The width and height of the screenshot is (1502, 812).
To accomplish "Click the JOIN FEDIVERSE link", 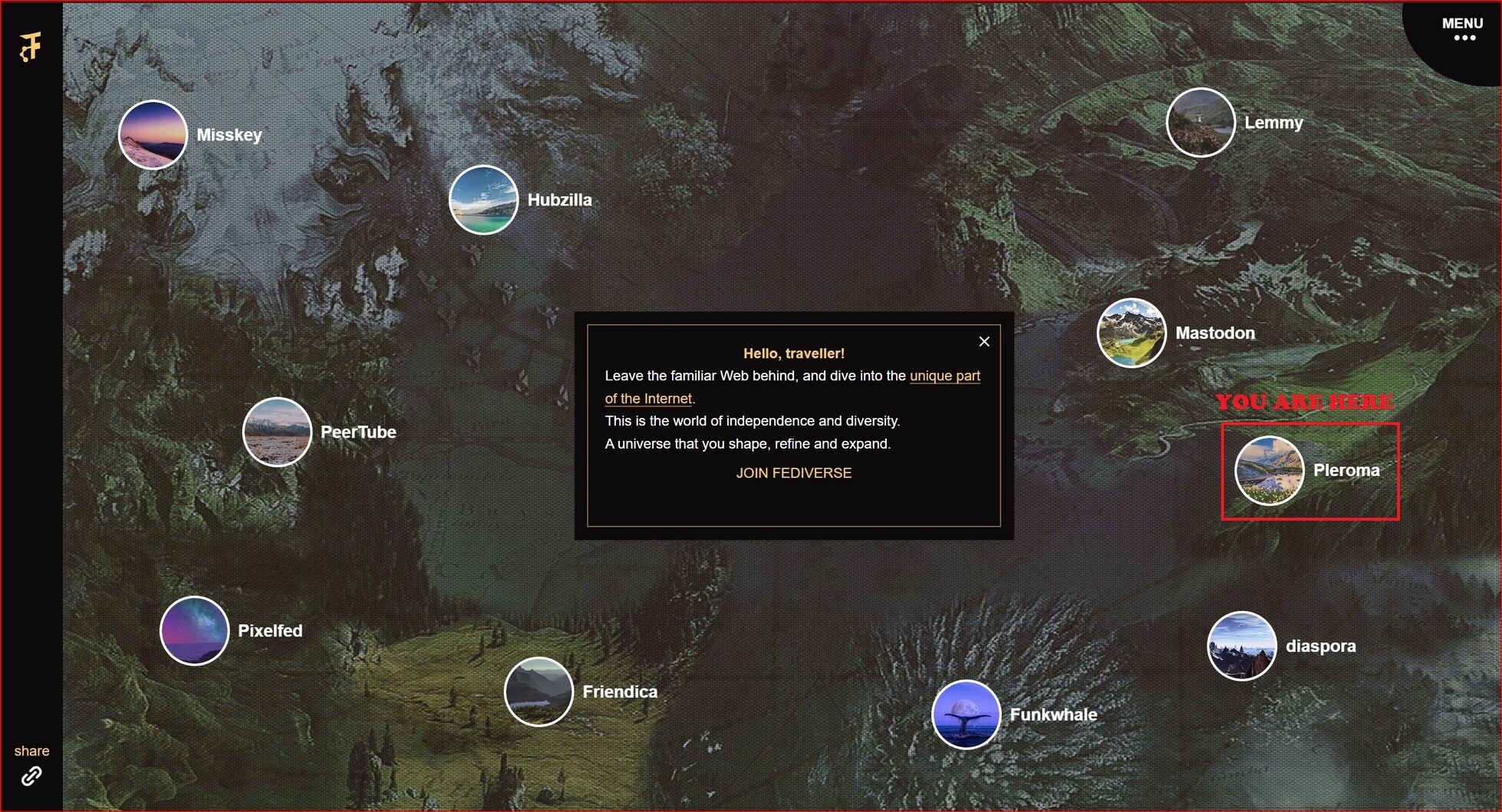I will coord(793,473).
